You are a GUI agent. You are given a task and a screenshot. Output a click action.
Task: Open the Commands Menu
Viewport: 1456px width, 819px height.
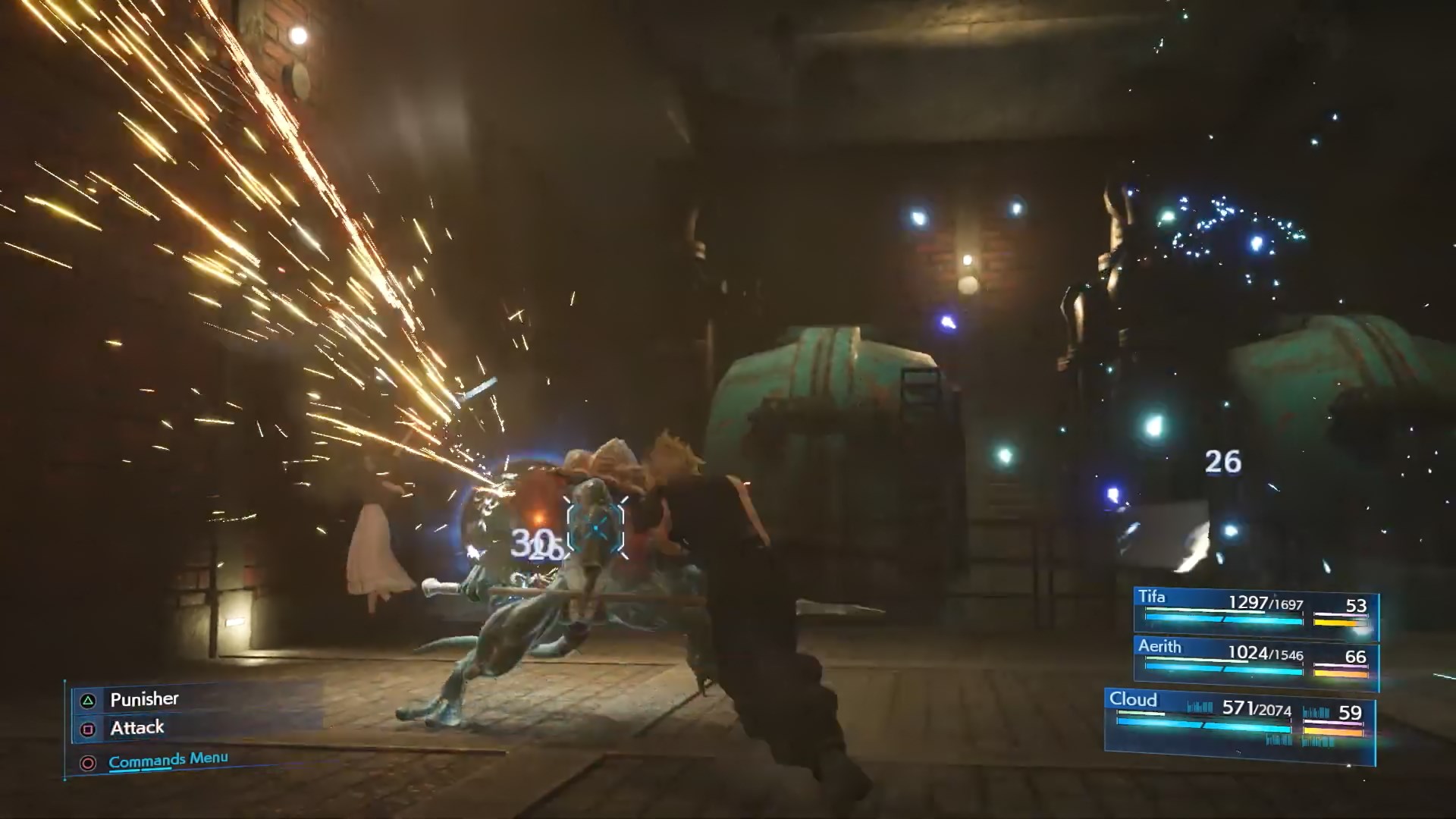click(168, 760)
